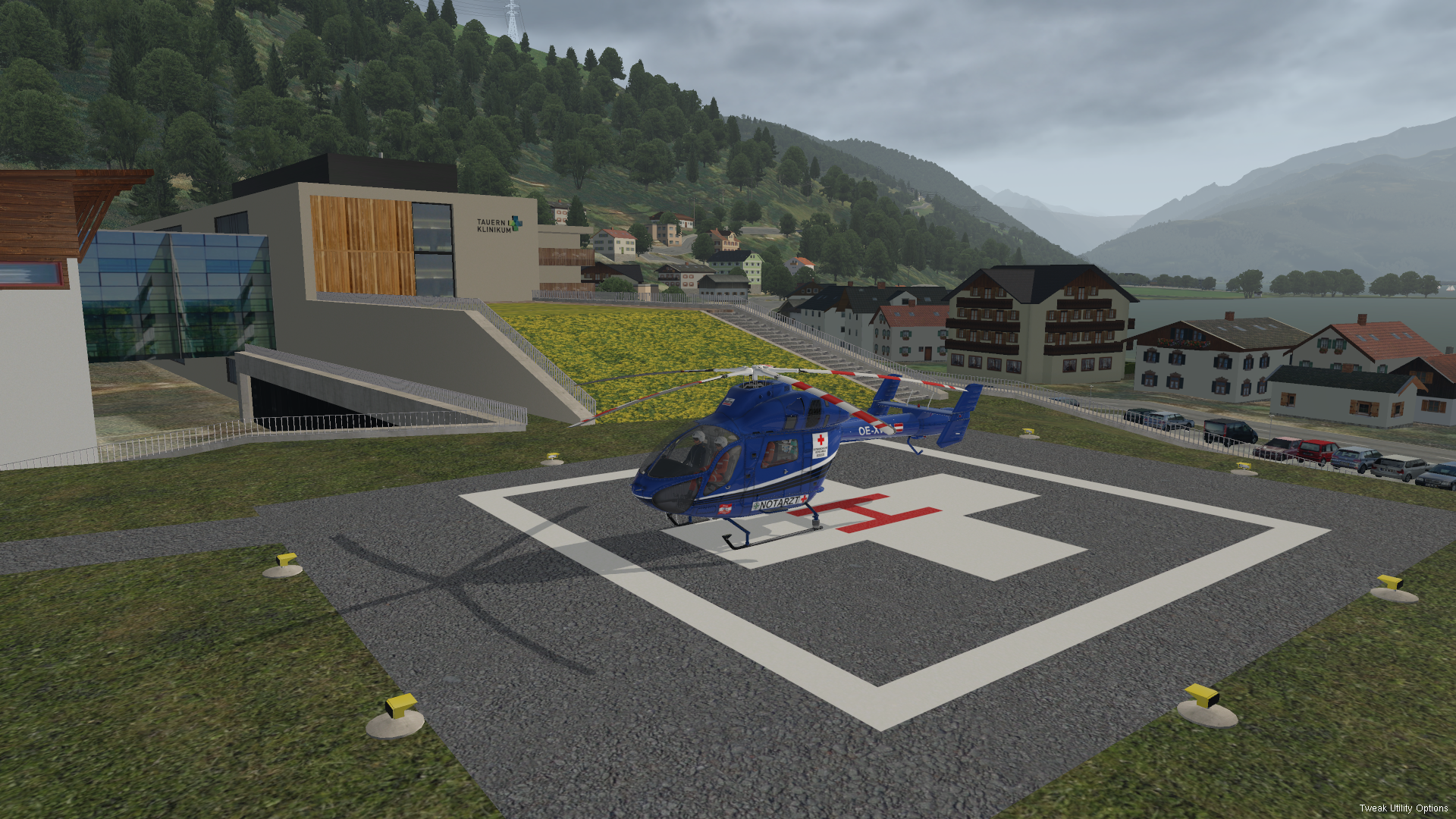Open the Tweak Utility Options menu
The width and height of the screenshot is (1456, 819).
(x=1403, y=808)
